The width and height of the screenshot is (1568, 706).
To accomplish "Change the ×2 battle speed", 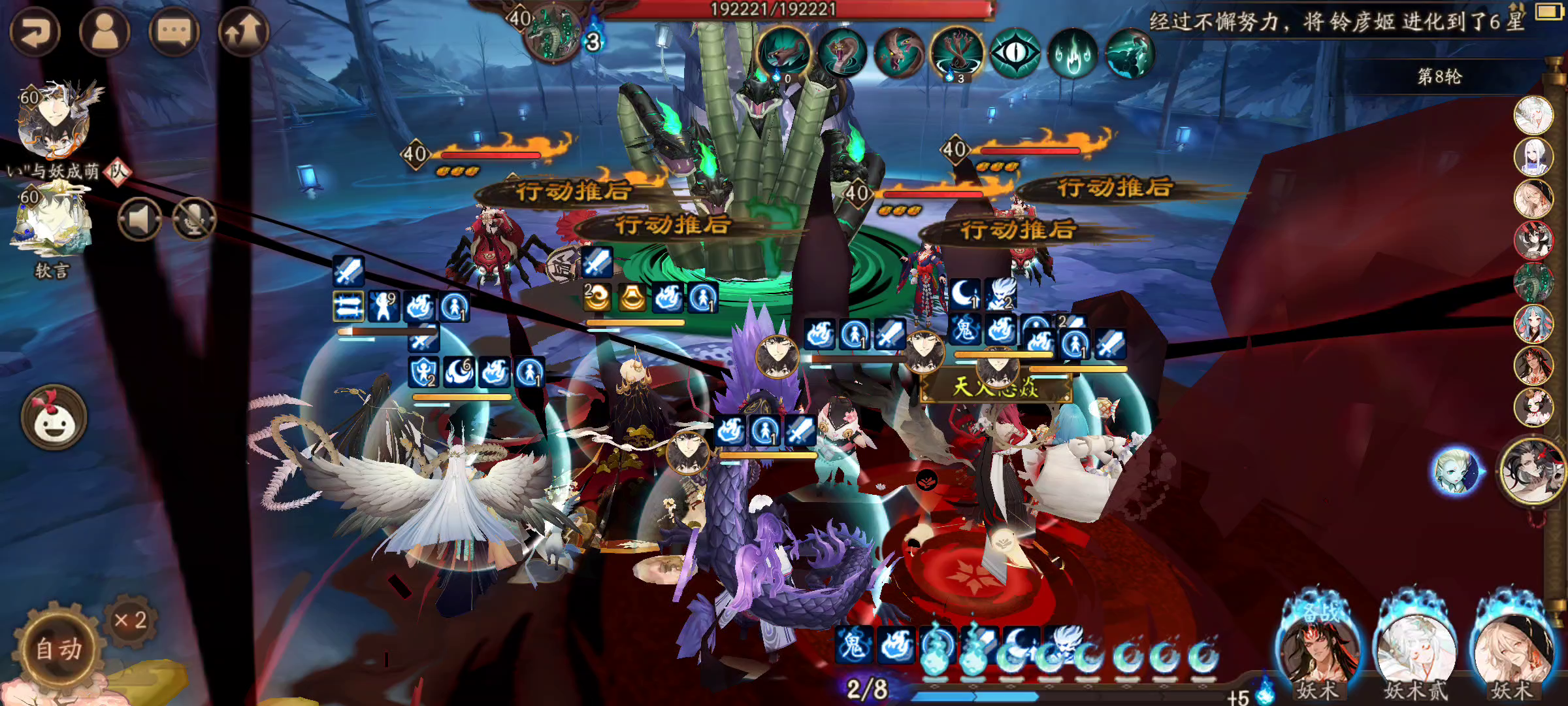I will (130, 620).
